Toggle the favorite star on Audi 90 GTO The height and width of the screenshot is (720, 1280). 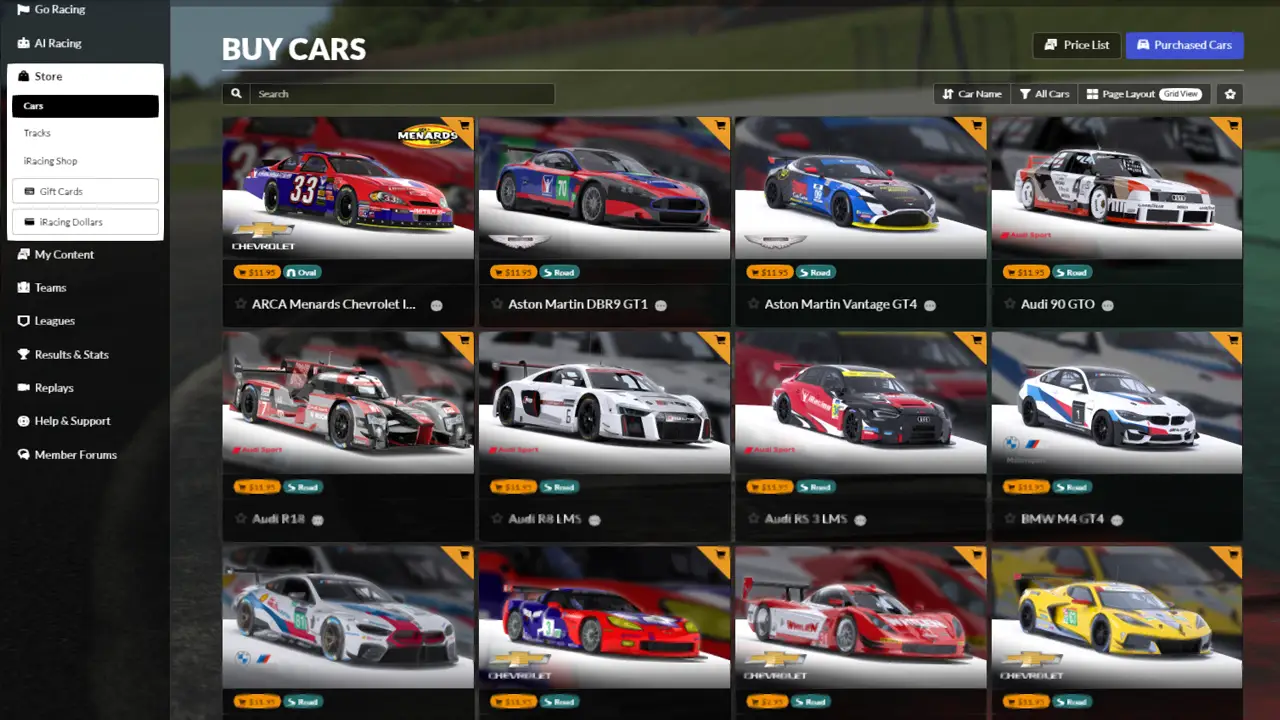1009,304
